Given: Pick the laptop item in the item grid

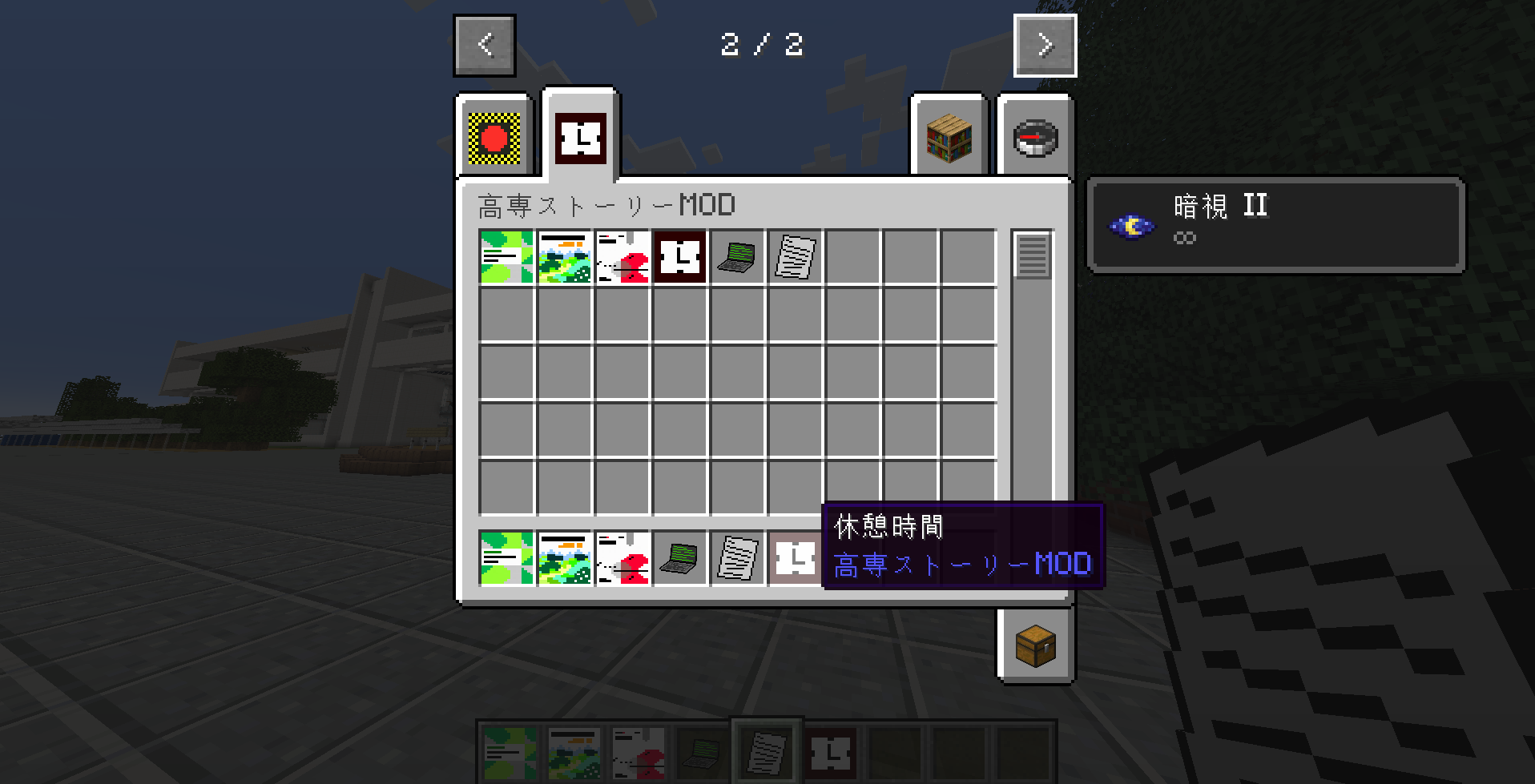Looking at the screenshot, I should (x=738, y=257).
